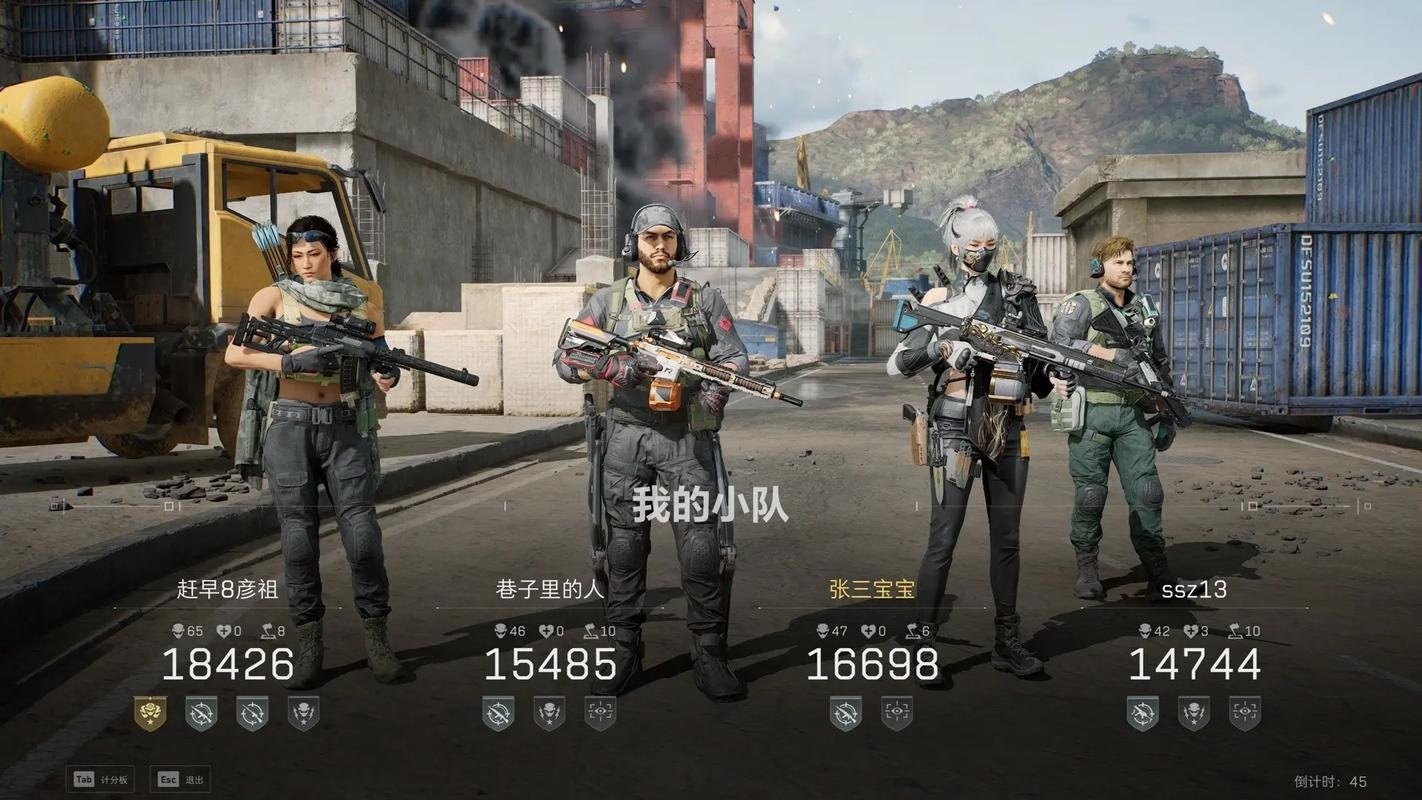The height and width of the screenshot is (800, 1422).
Task: Select player 巷子里的人's name
Action: (x=550, y=589)
